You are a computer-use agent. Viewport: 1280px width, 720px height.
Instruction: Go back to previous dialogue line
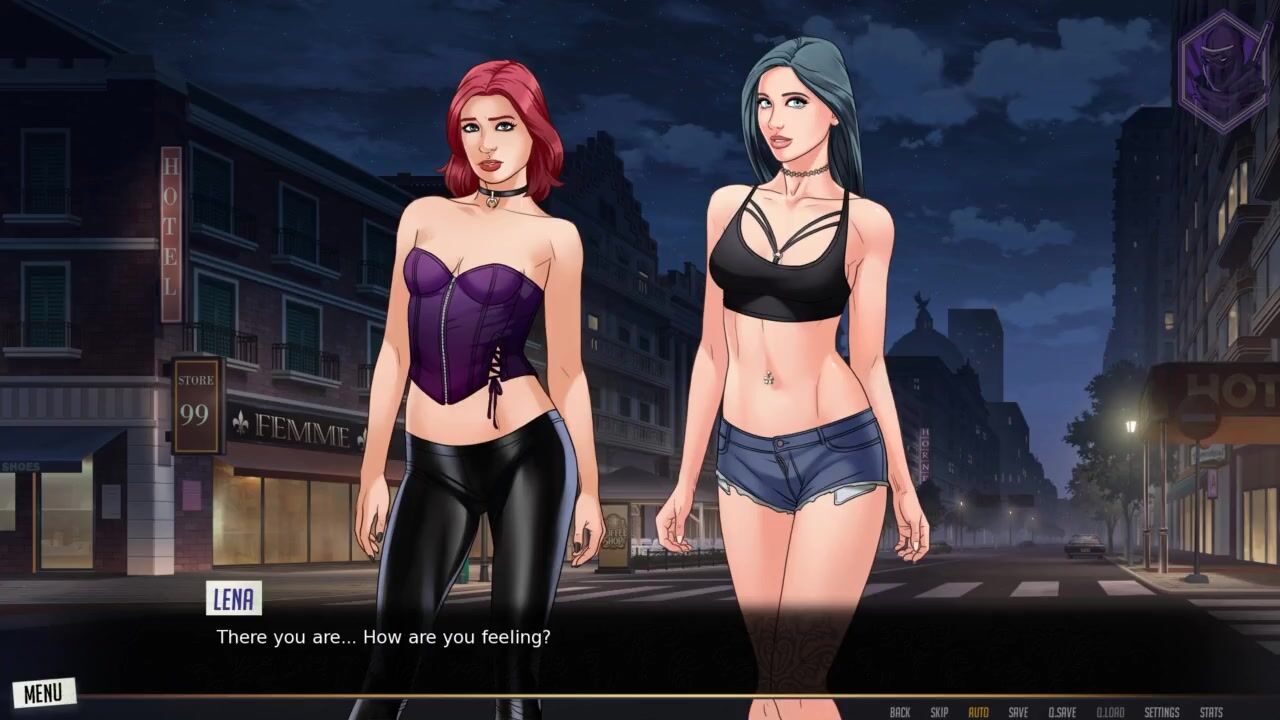tap(900, 712)
